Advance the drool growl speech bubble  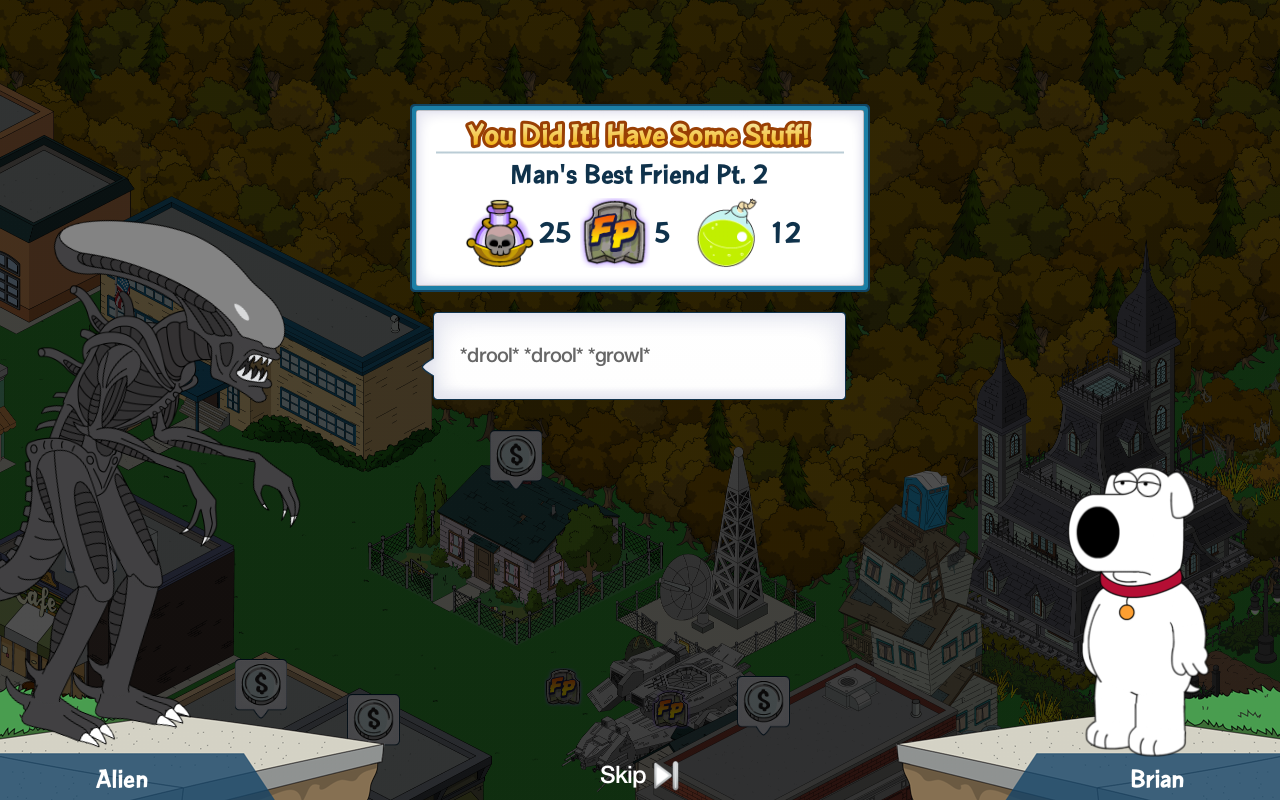[x=639, y=356]
